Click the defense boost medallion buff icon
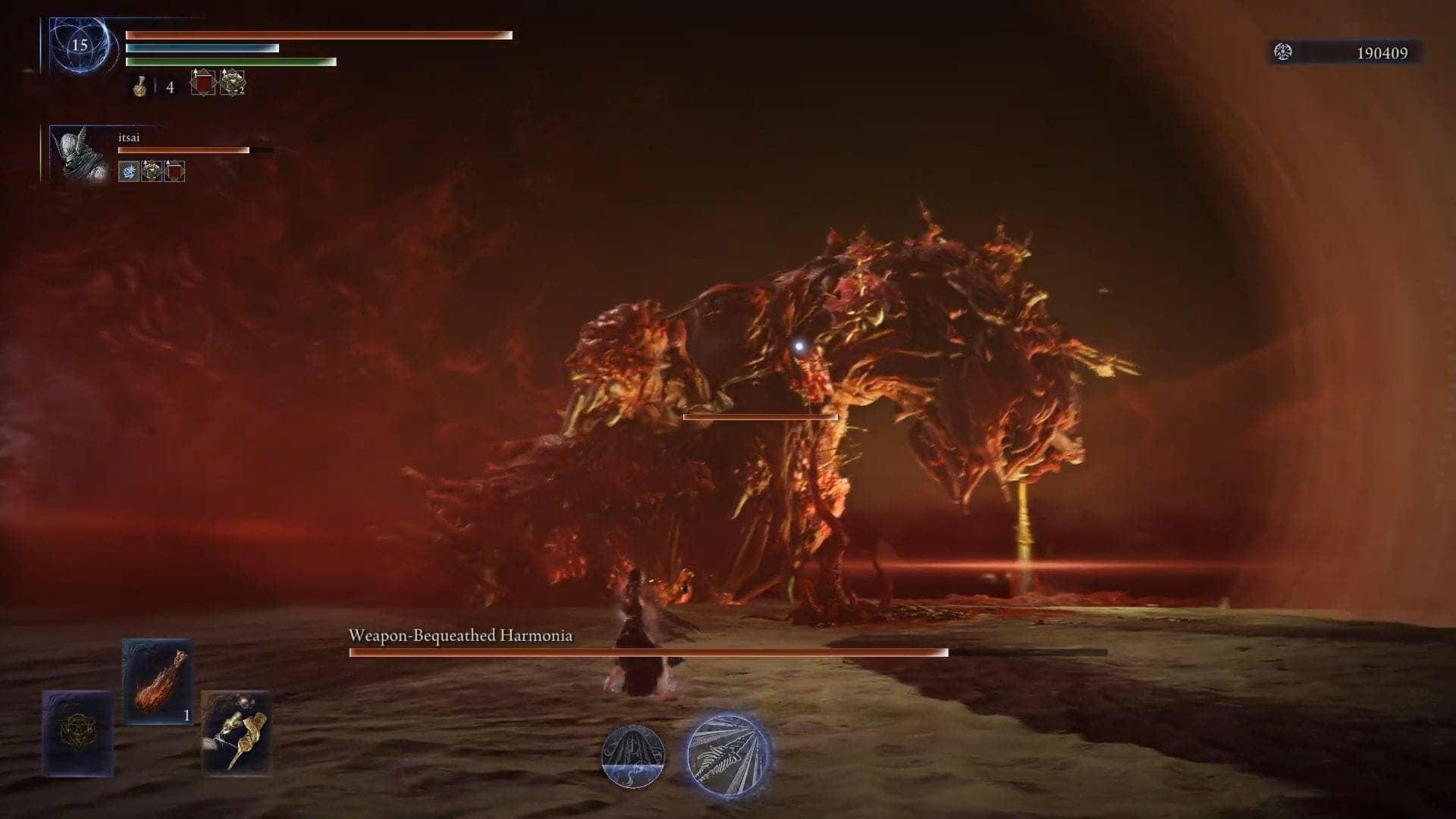The height and width of the screenshot is (819, 1456). (x=231, y=83)
